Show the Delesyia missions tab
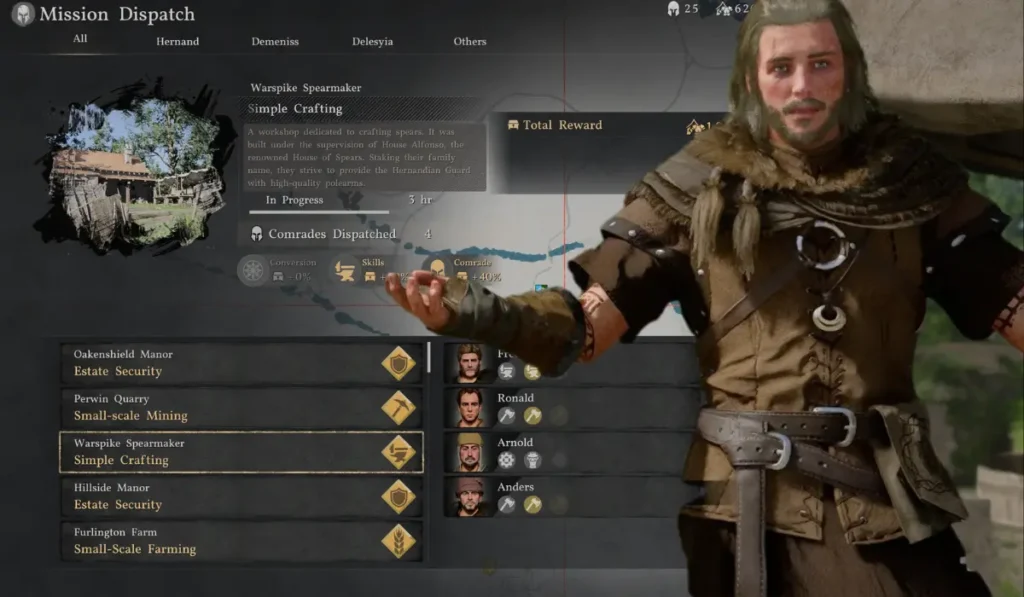The image size is (1024, 597). 372,42
